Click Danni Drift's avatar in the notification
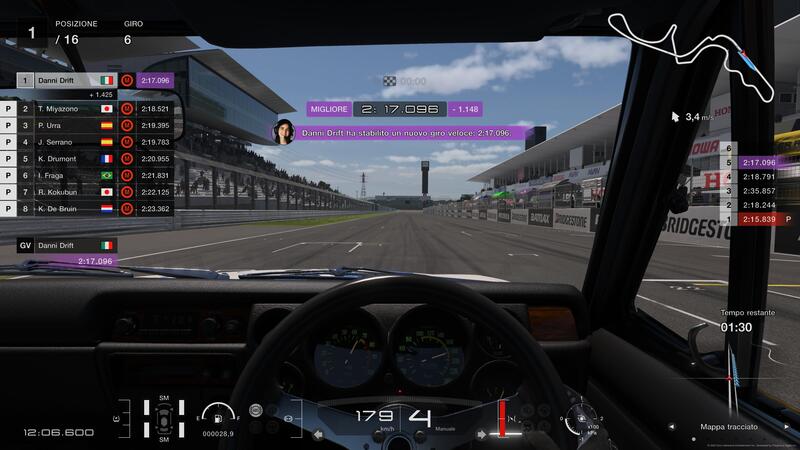Screen dimensions: 800x450 click(285, 132)
